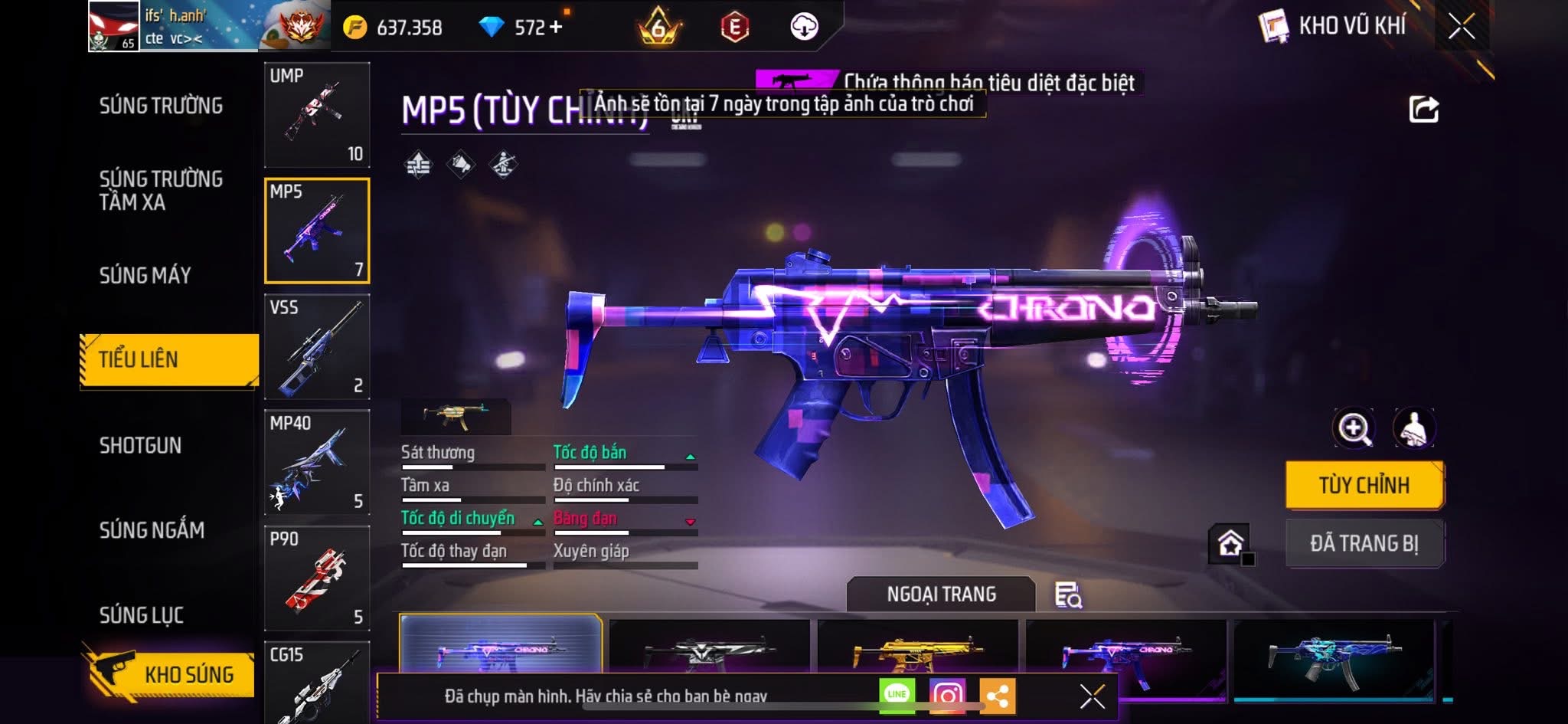Viewport: 1568px width, 724px height.
Task: Share the screenshot via LINE
Action: 897,695
